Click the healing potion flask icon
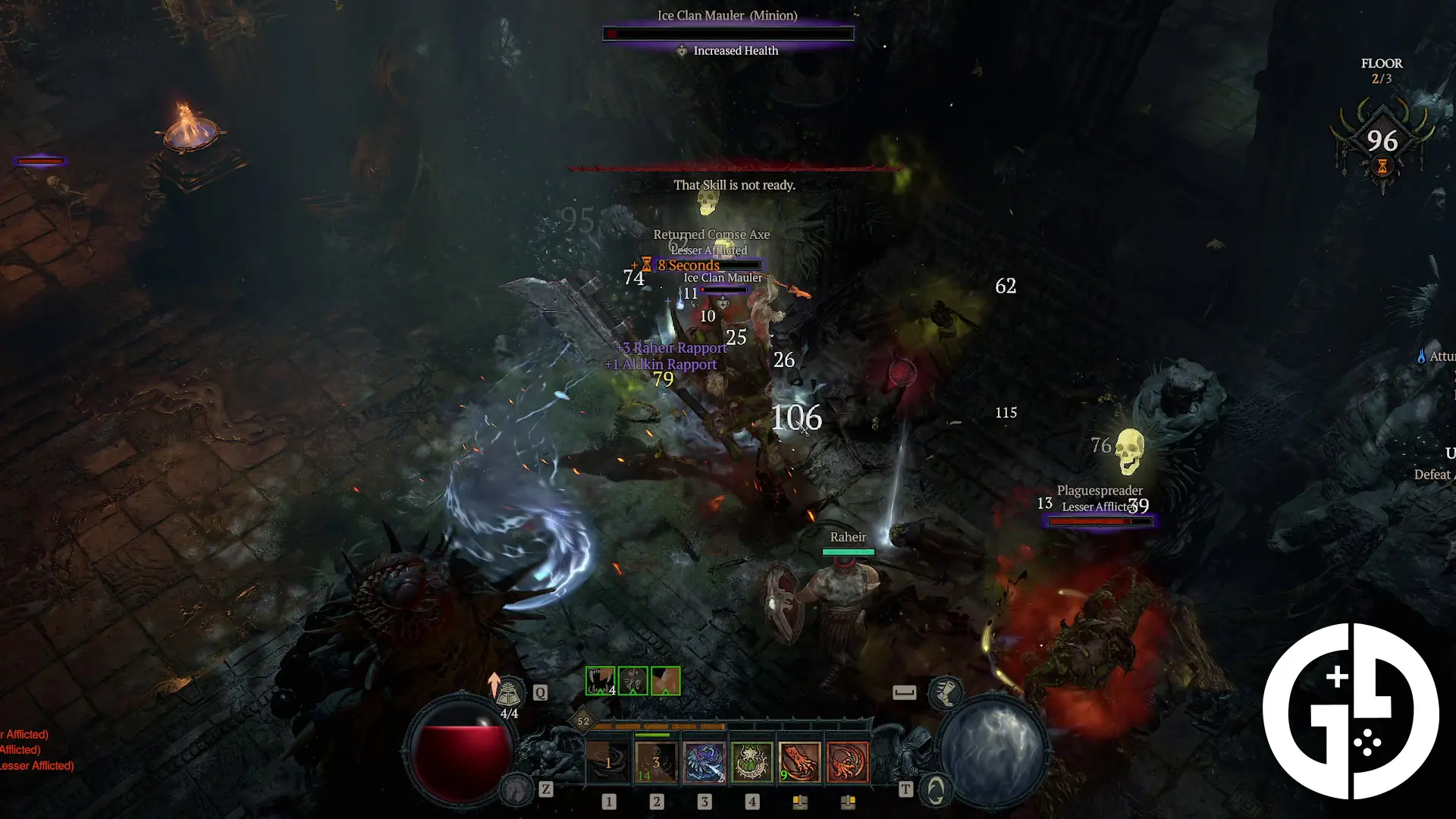 510,689
